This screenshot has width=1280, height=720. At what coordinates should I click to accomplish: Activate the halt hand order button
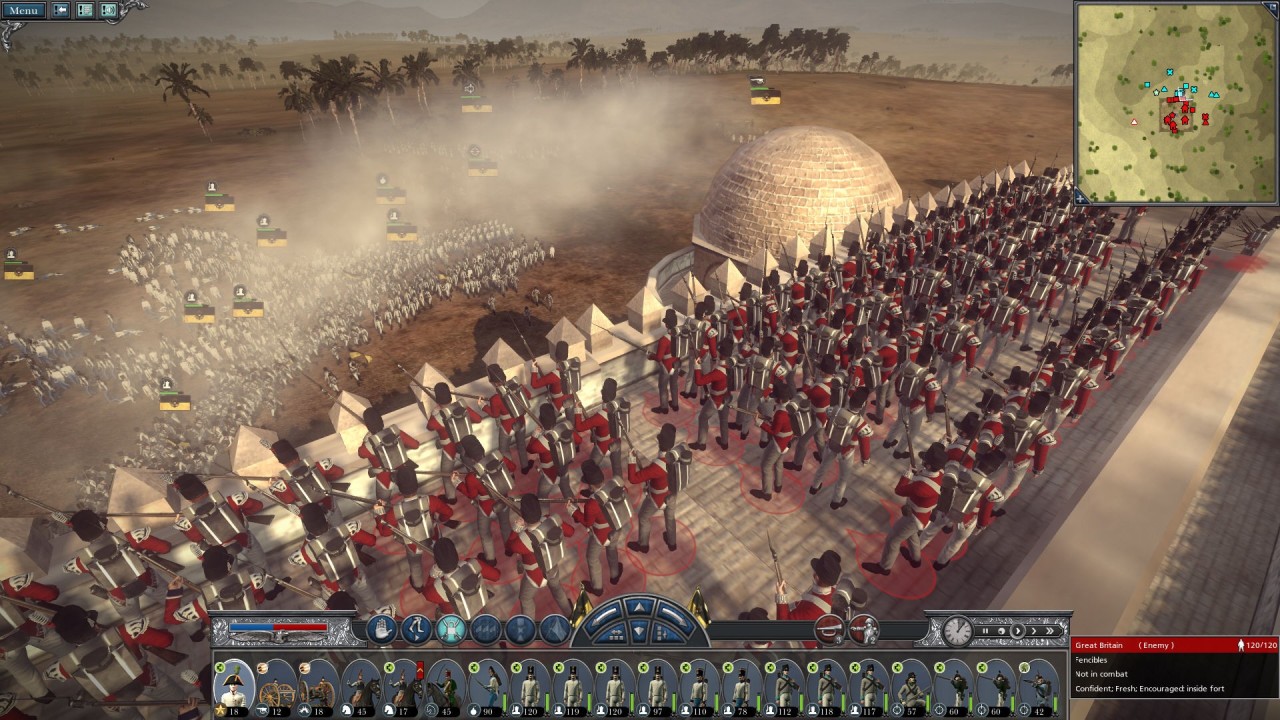click(383, 629)
